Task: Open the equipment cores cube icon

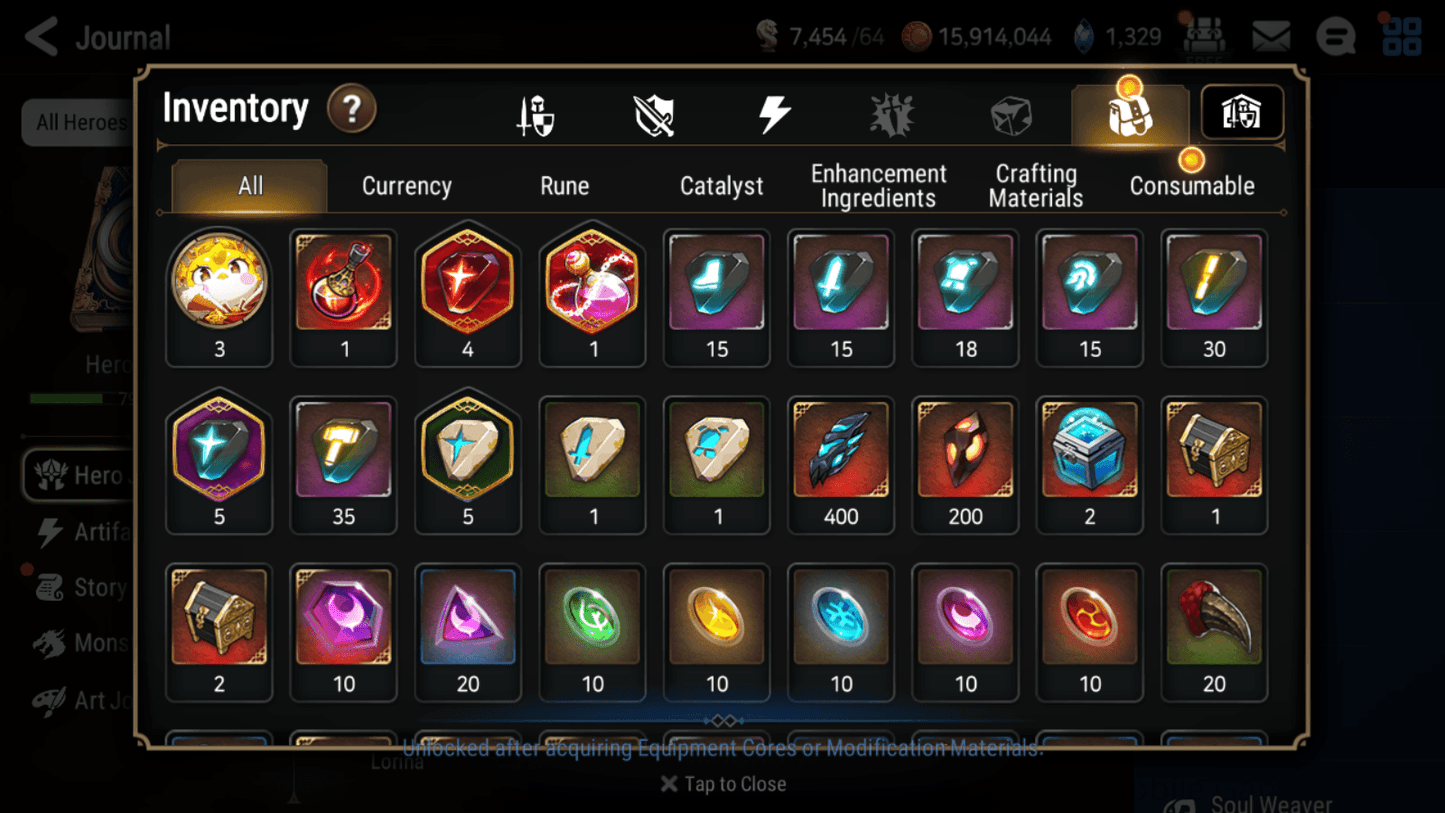Action: [1011, 113]
